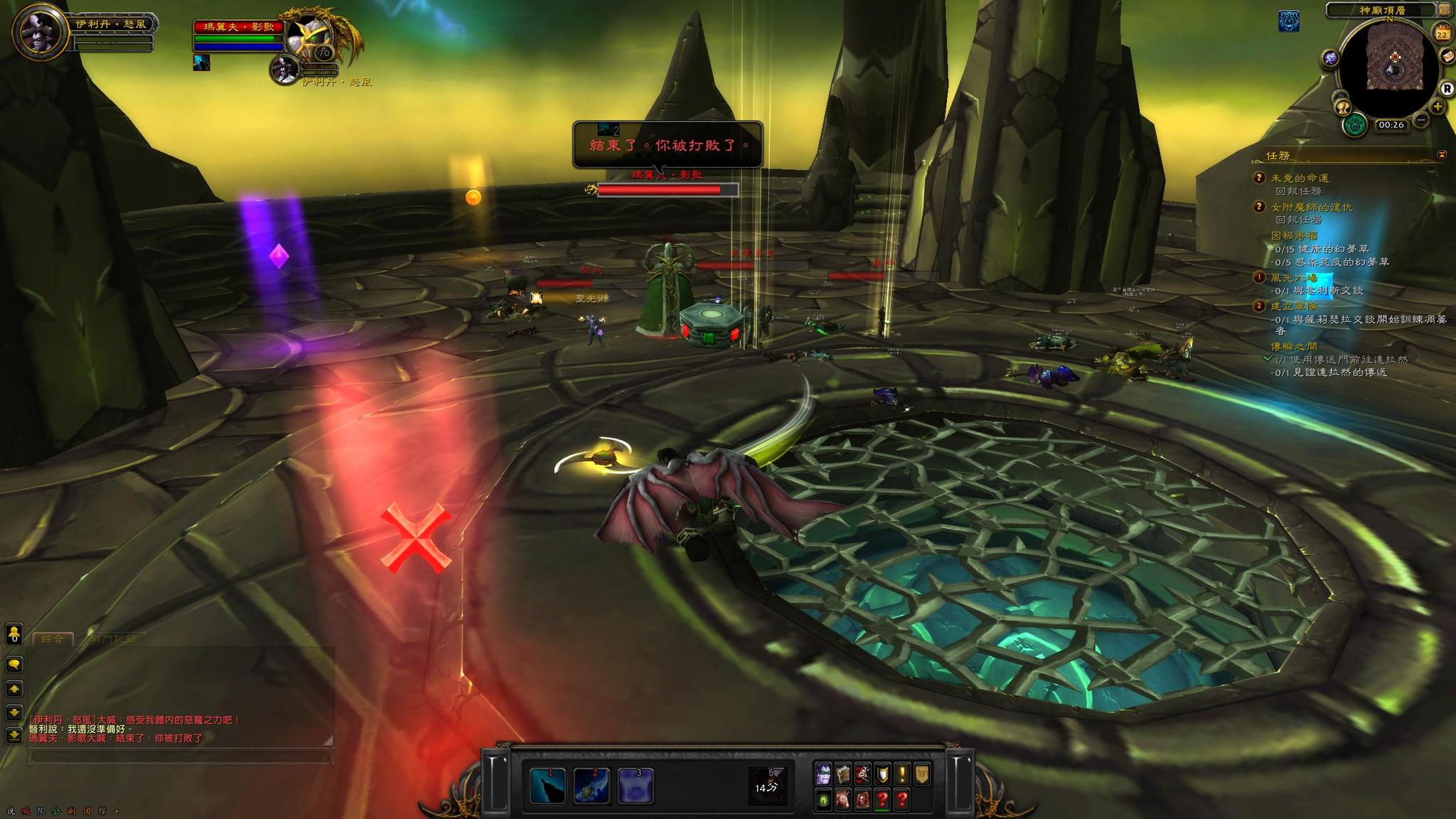Image resolution: width=1456 pixels, height=819 pixels.
Task: Switch to the 綜合 chat tab
Action: pyautogui.click(x=53, y=638)
